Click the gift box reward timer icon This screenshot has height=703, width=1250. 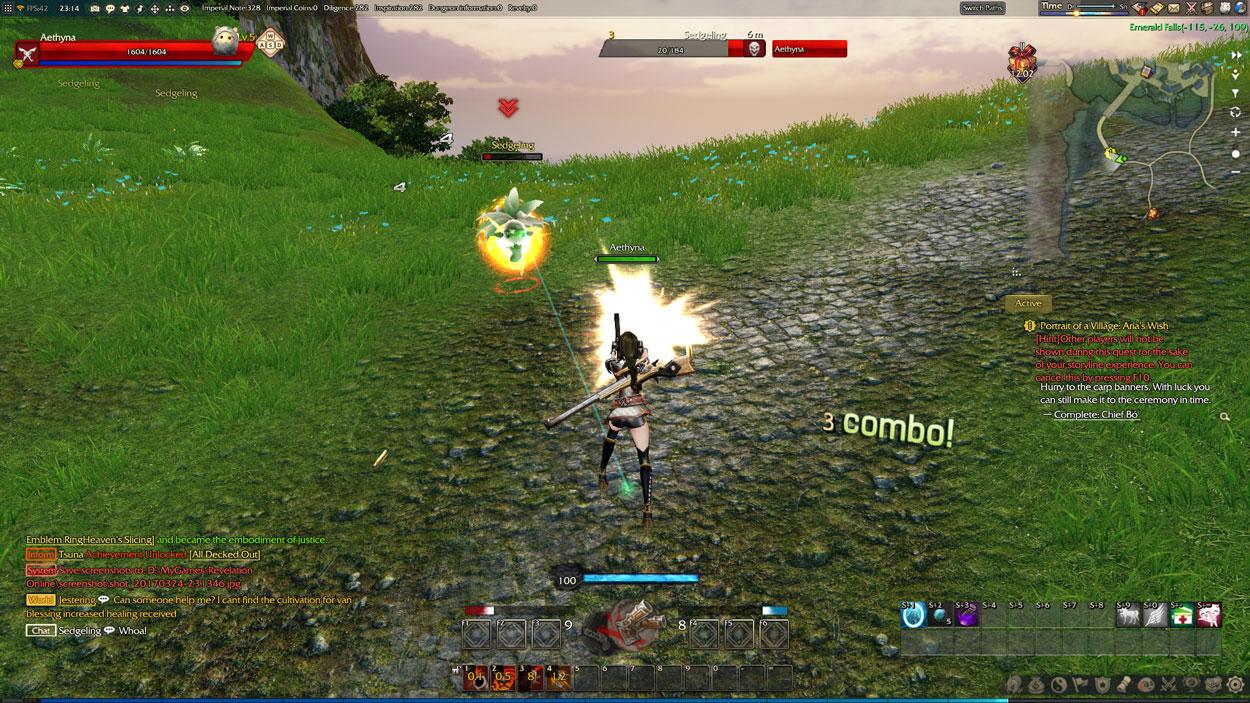[1022, 61]
